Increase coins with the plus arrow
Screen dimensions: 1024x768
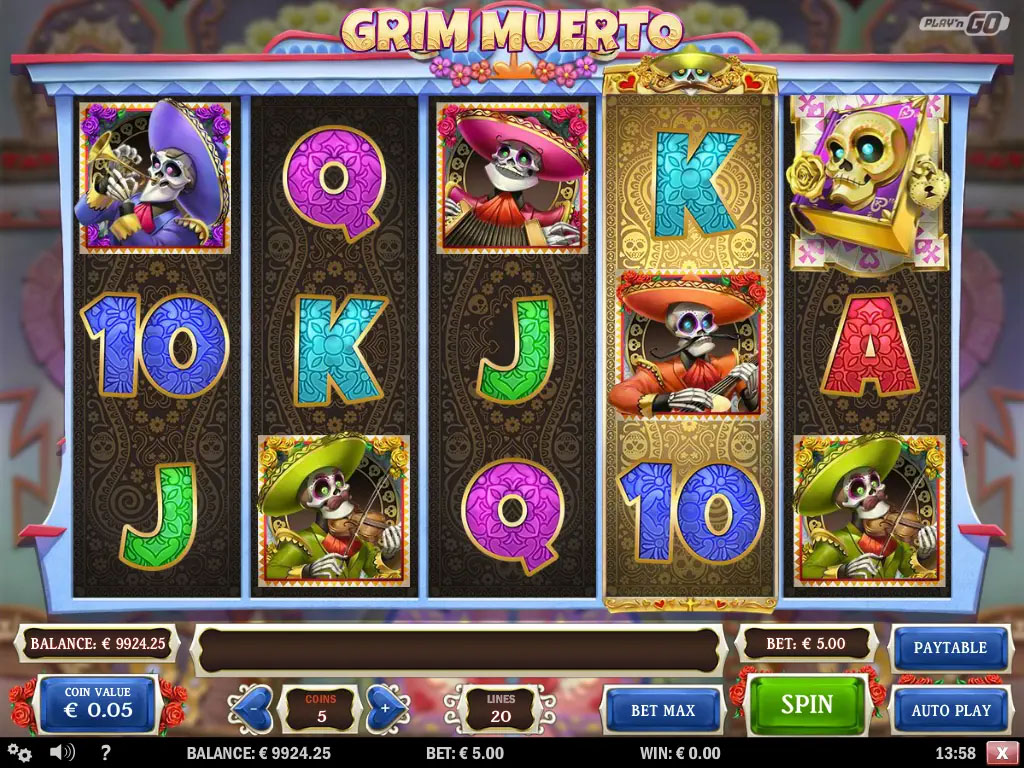pos(386,708)
